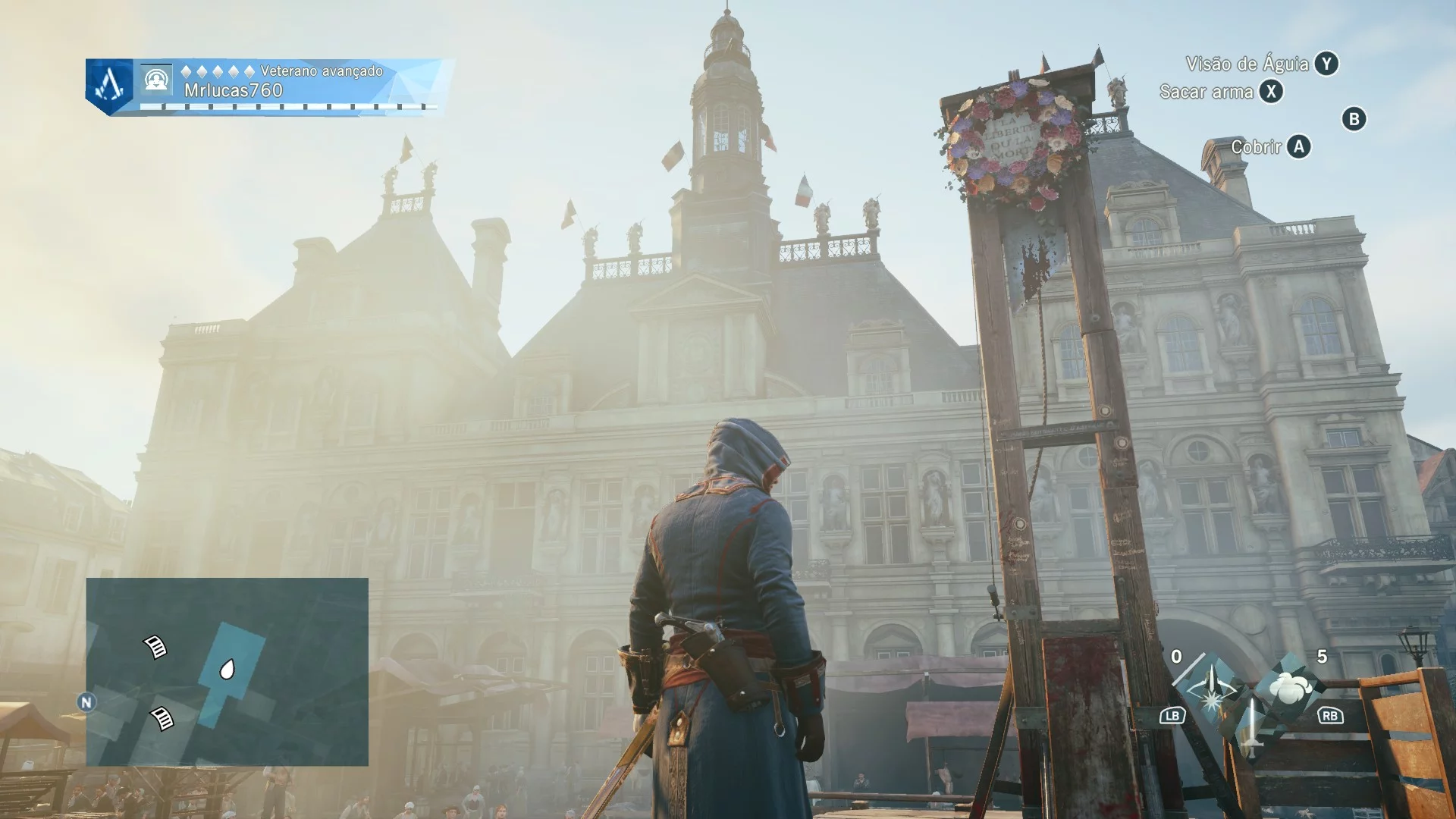Click the first rank diamond on the banner
The image size is (1456, 819).
(x=187, y=71)
